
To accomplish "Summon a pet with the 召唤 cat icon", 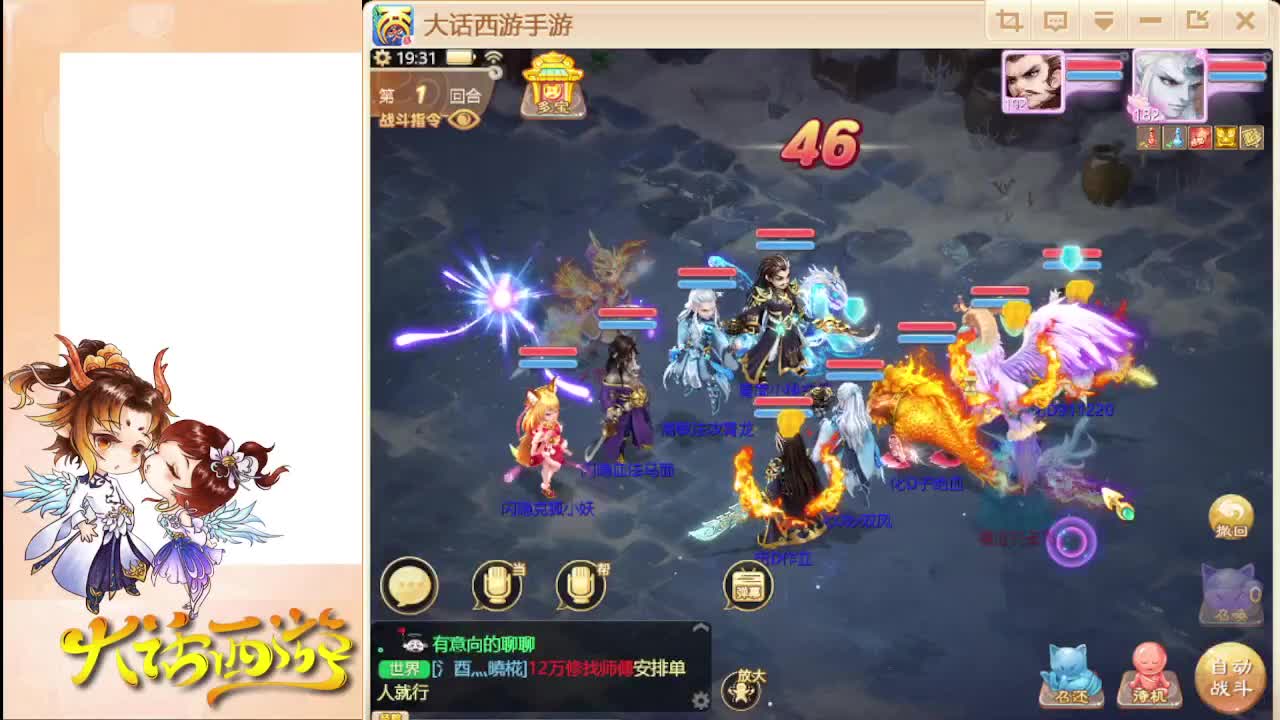I will [x=1232, y=593].
